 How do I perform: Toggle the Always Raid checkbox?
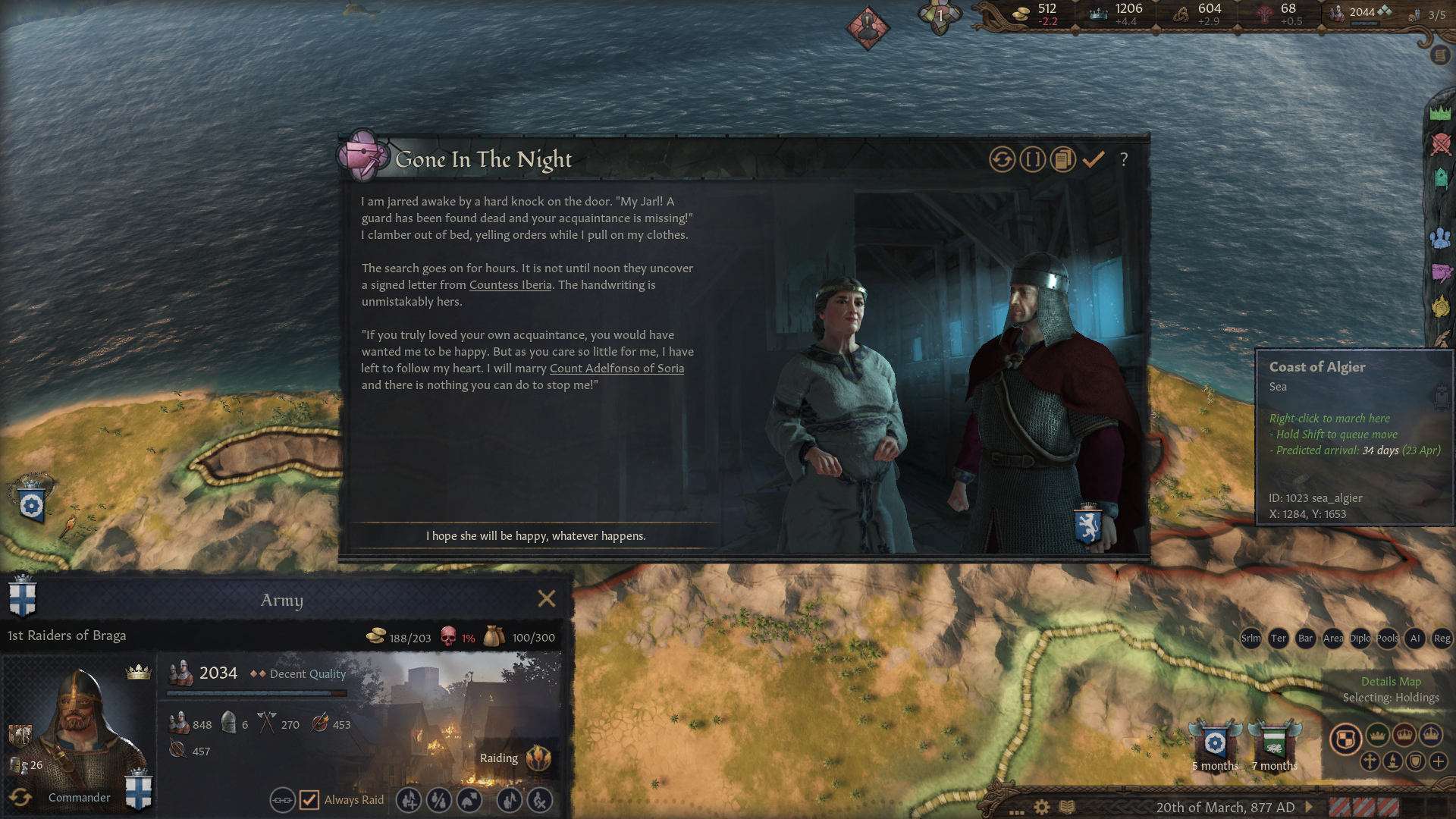tap(309, 800)
